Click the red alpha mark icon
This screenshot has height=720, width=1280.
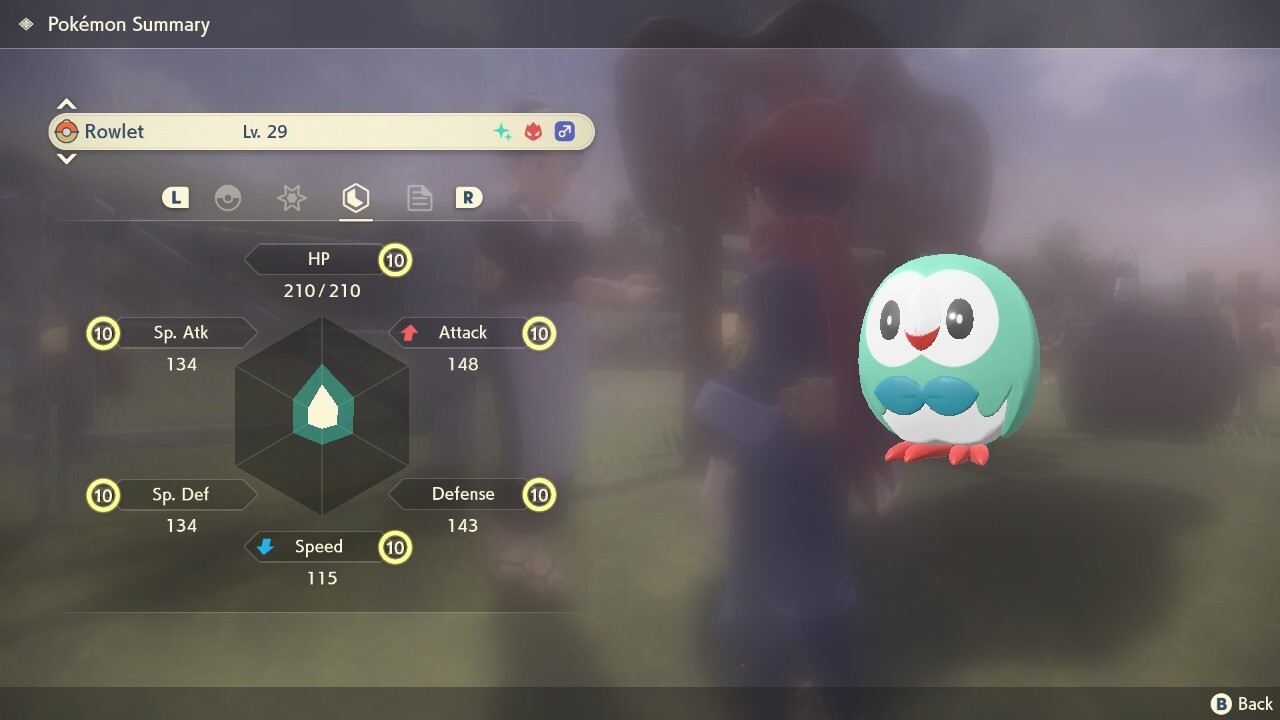533,130
